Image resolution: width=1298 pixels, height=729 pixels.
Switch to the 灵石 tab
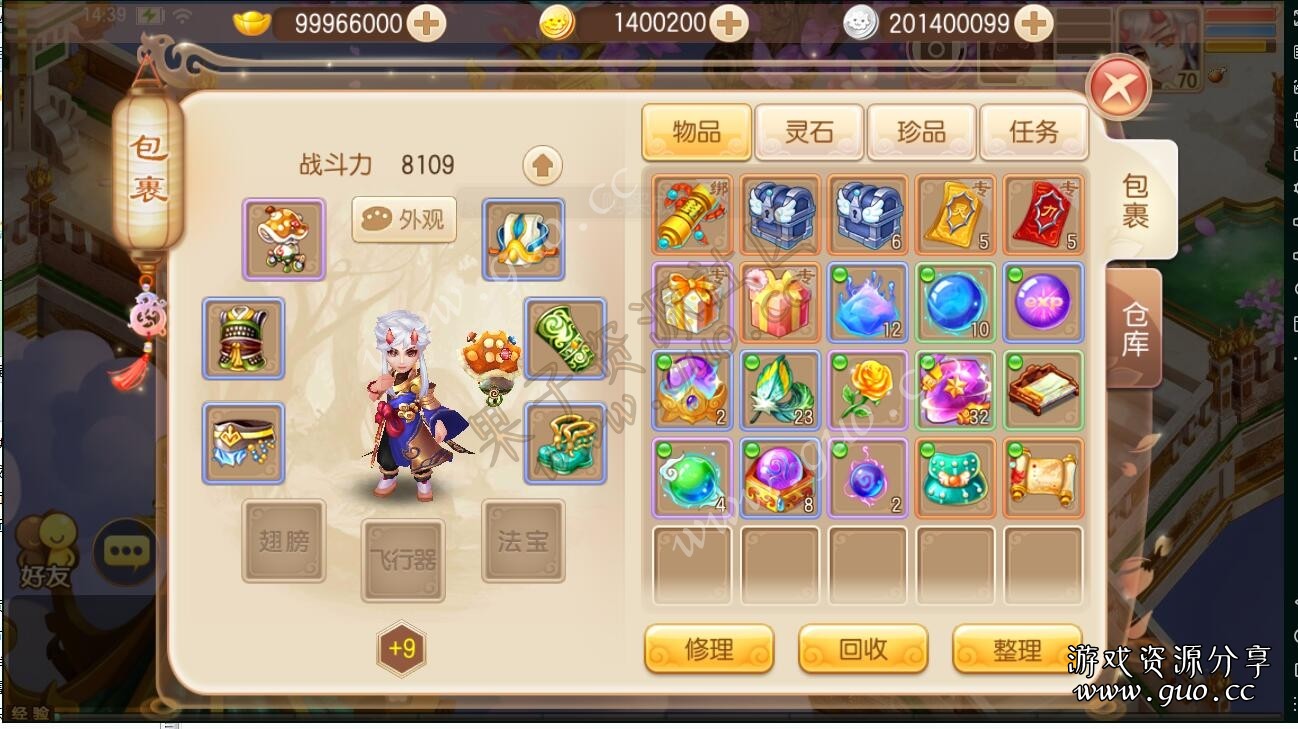tap(808, 131)
